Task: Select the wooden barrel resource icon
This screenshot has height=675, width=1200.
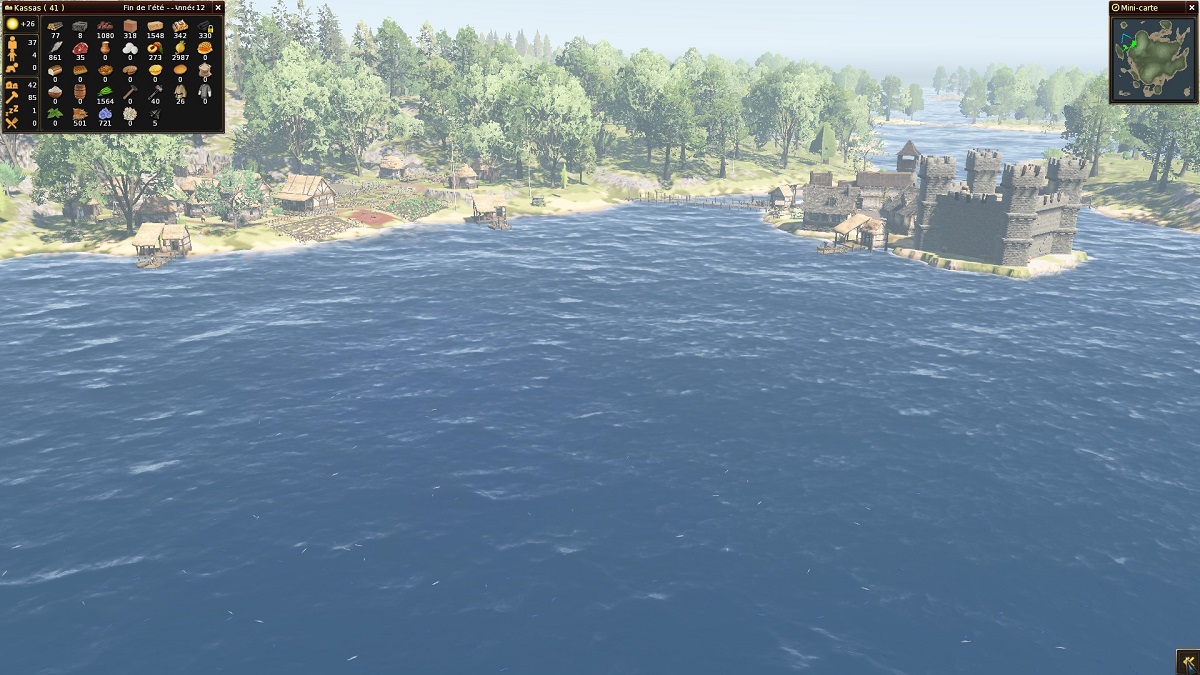Action: click(80, 91)
